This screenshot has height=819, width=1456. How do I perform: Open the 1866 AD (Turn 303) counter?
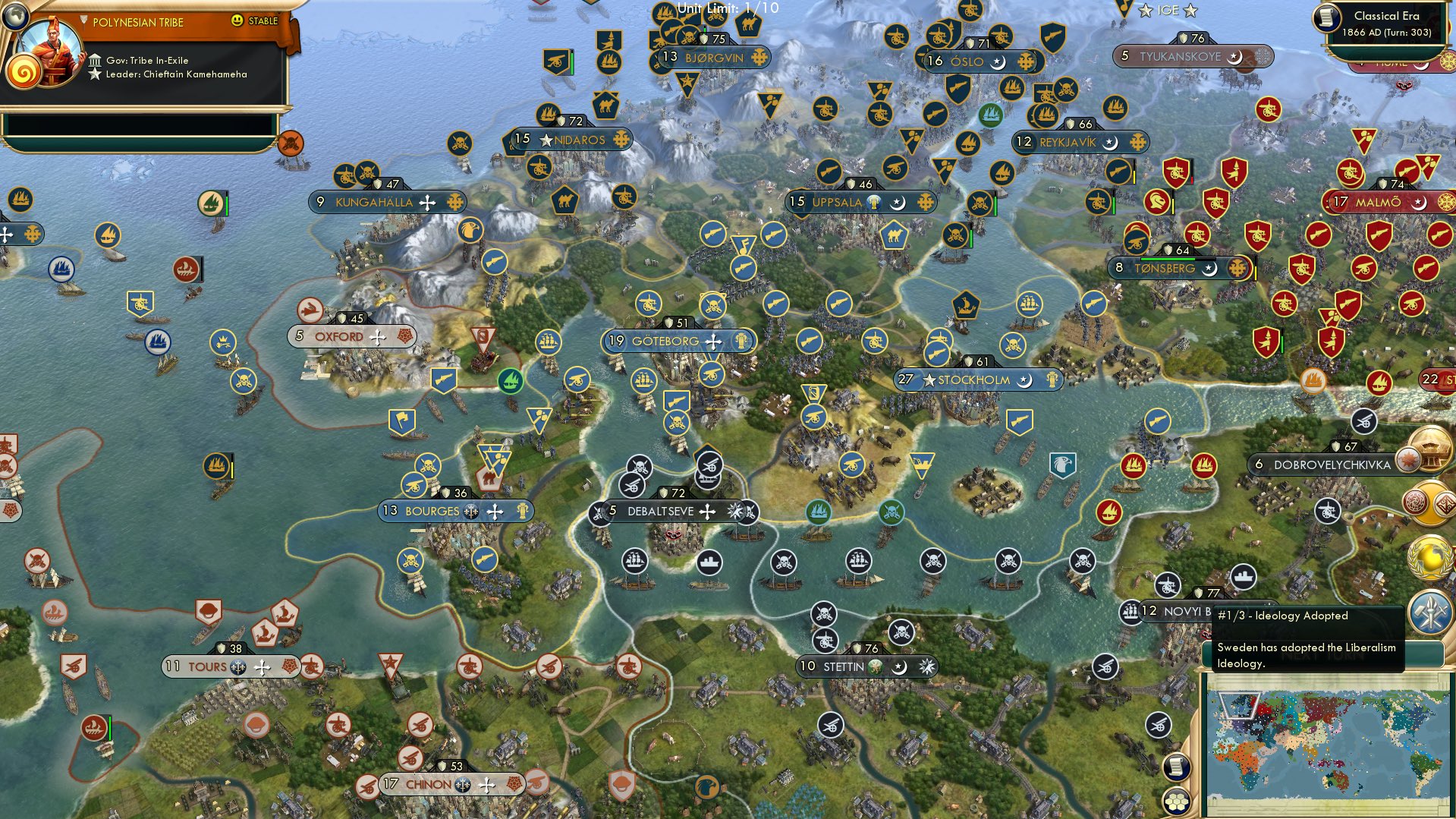(x=1387, y=32)
